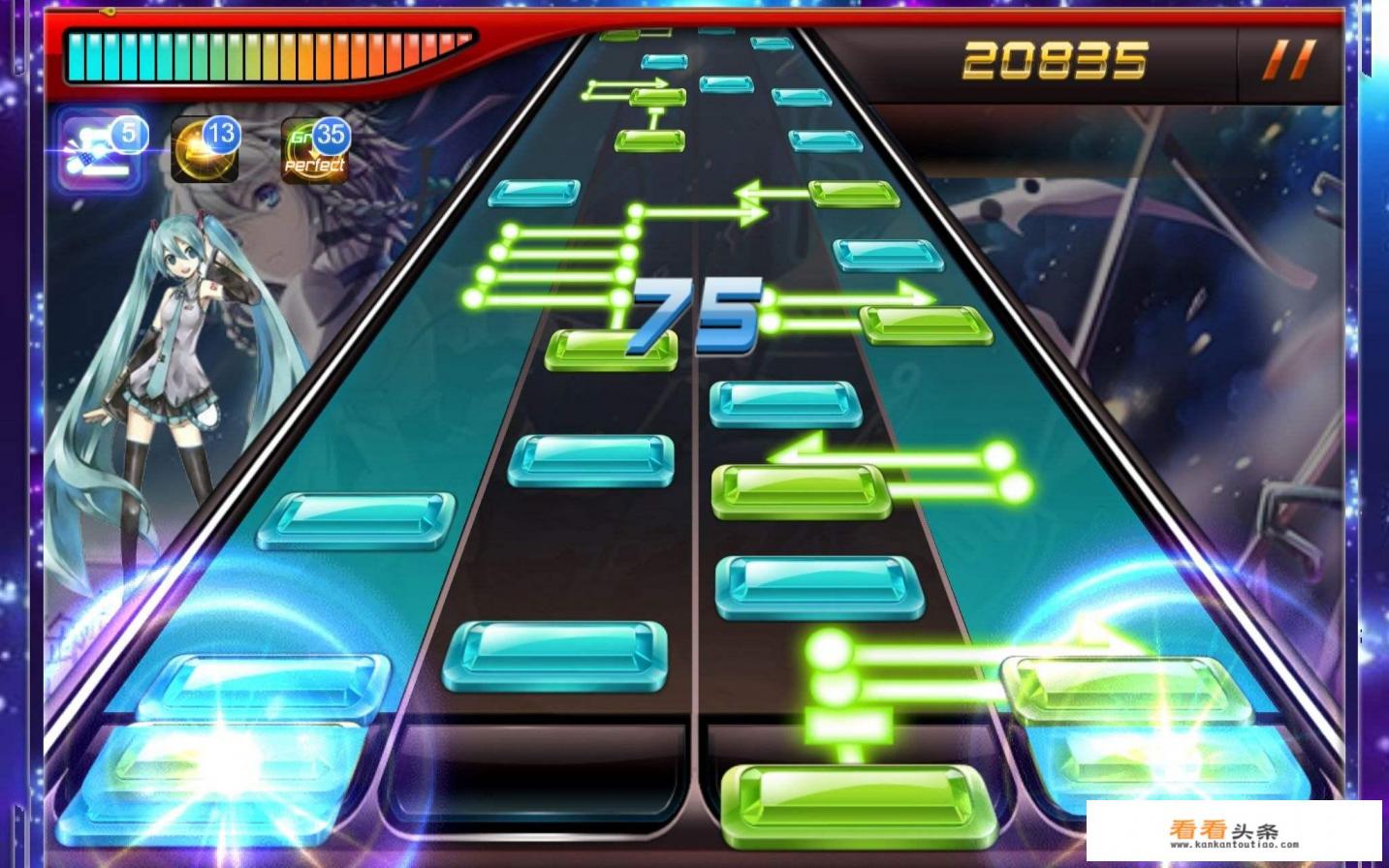This screenshot has width=1389, height=868.
Task: Trigger the Perfect booster showing 35
Action: pos(315,152)
